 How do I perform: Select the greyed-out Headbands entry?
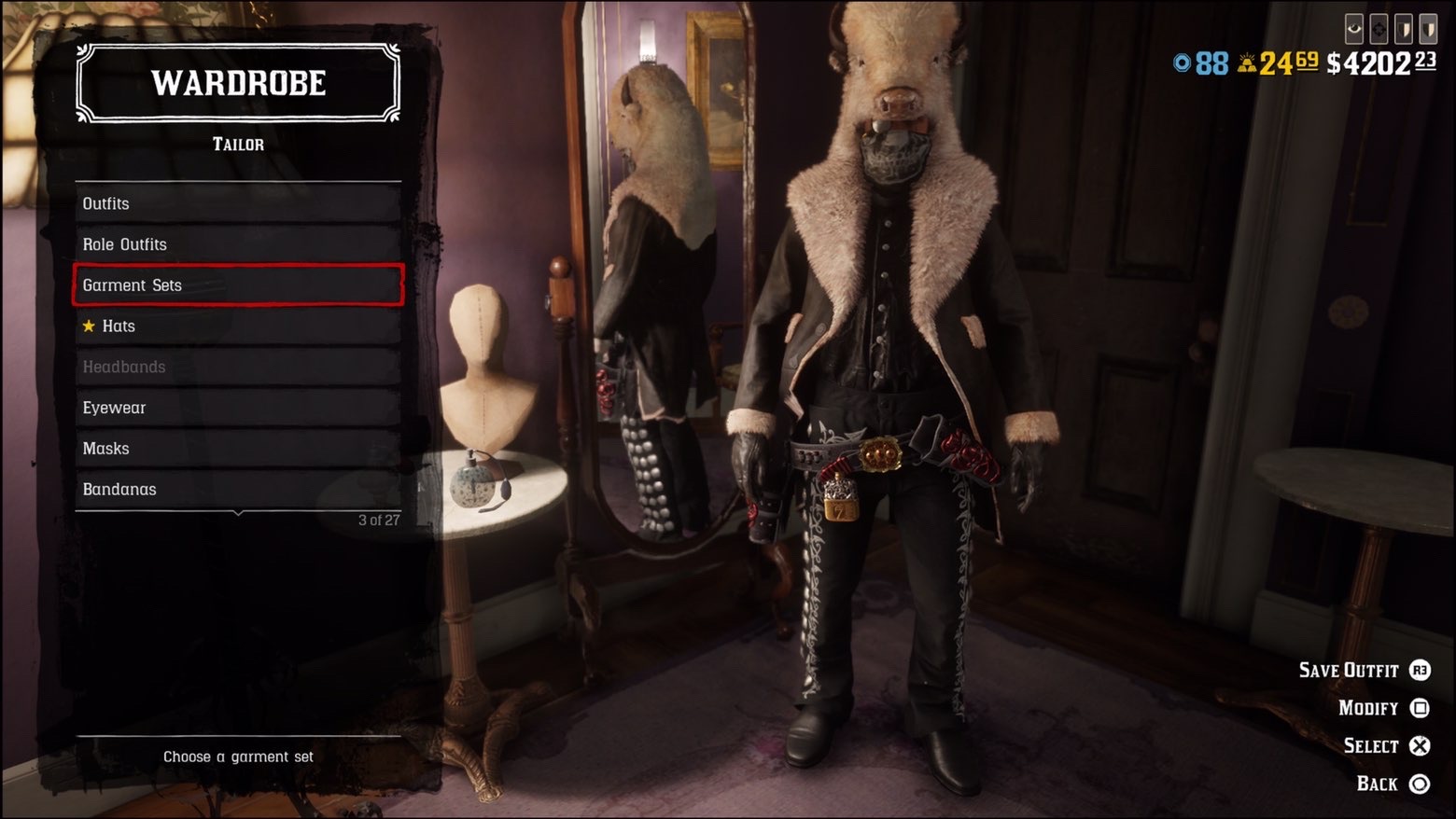click(x=238, y=367)
